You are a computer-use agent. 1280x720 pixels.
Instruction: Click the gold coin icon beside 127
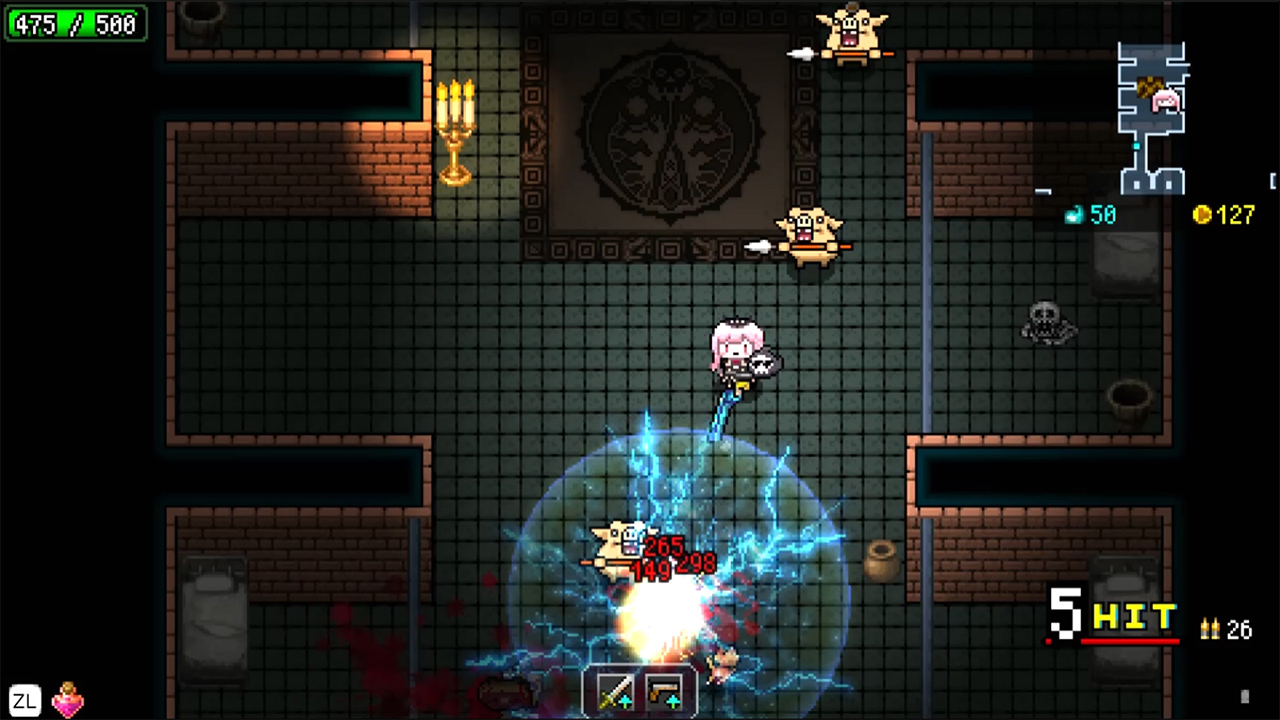pyautogui.click(x=1203, y=216)
